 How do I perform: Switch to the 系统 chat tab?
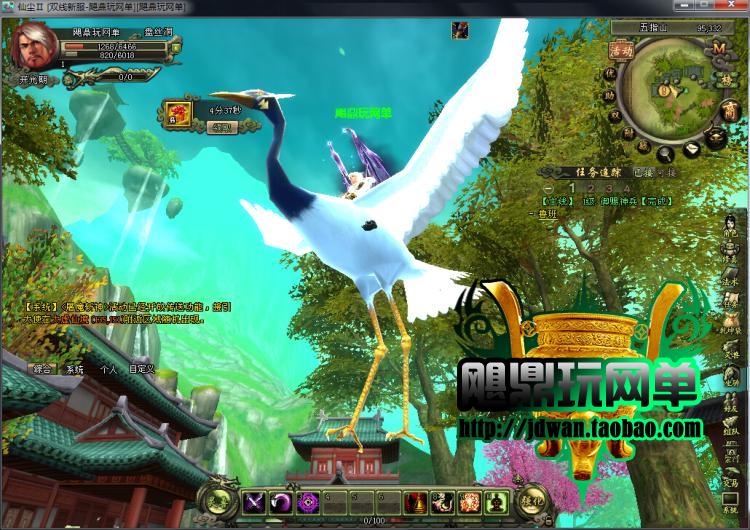coord(75,369)
